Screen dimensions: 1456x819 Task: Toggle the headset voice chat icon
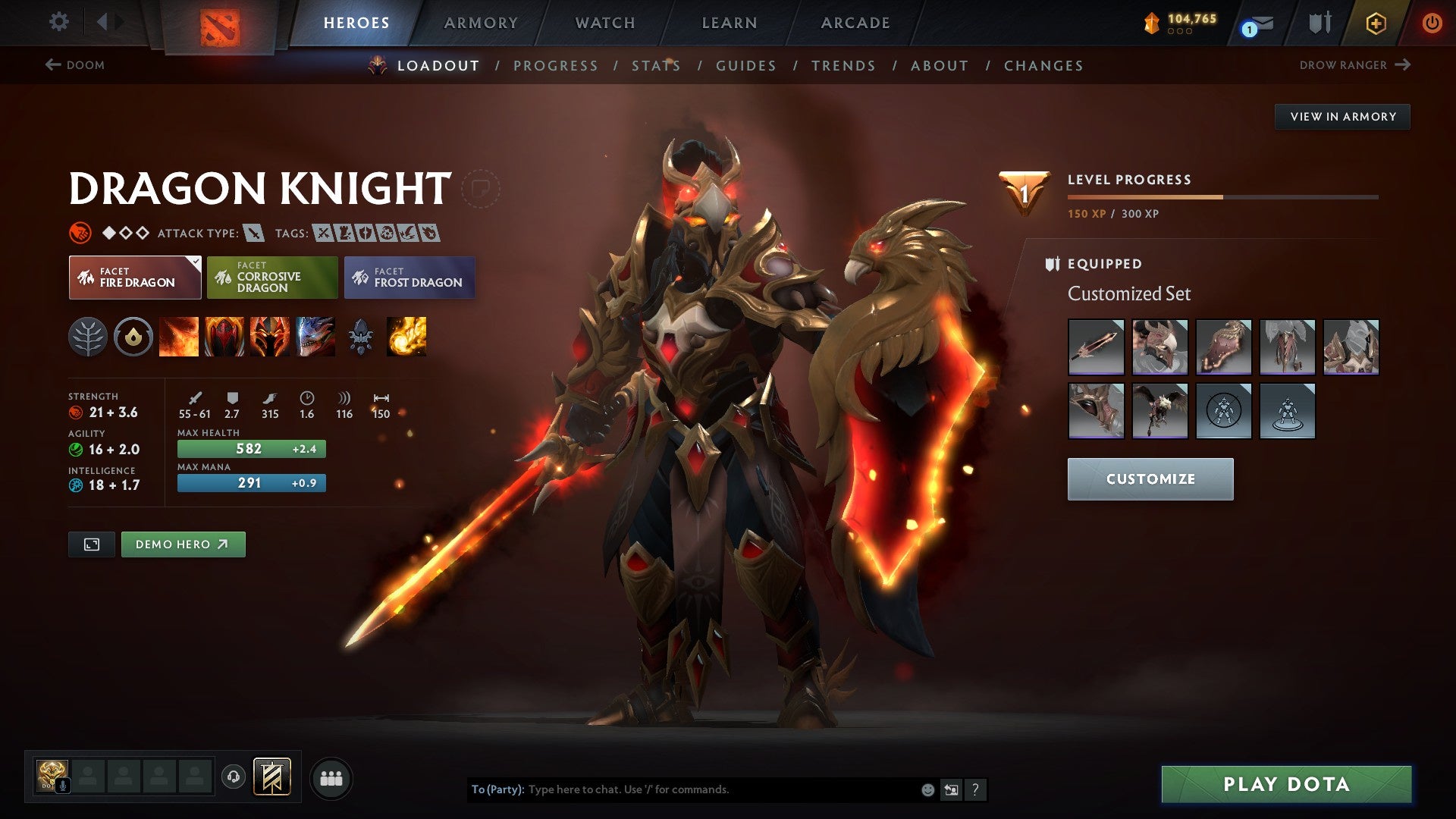(x=235, y=777)
